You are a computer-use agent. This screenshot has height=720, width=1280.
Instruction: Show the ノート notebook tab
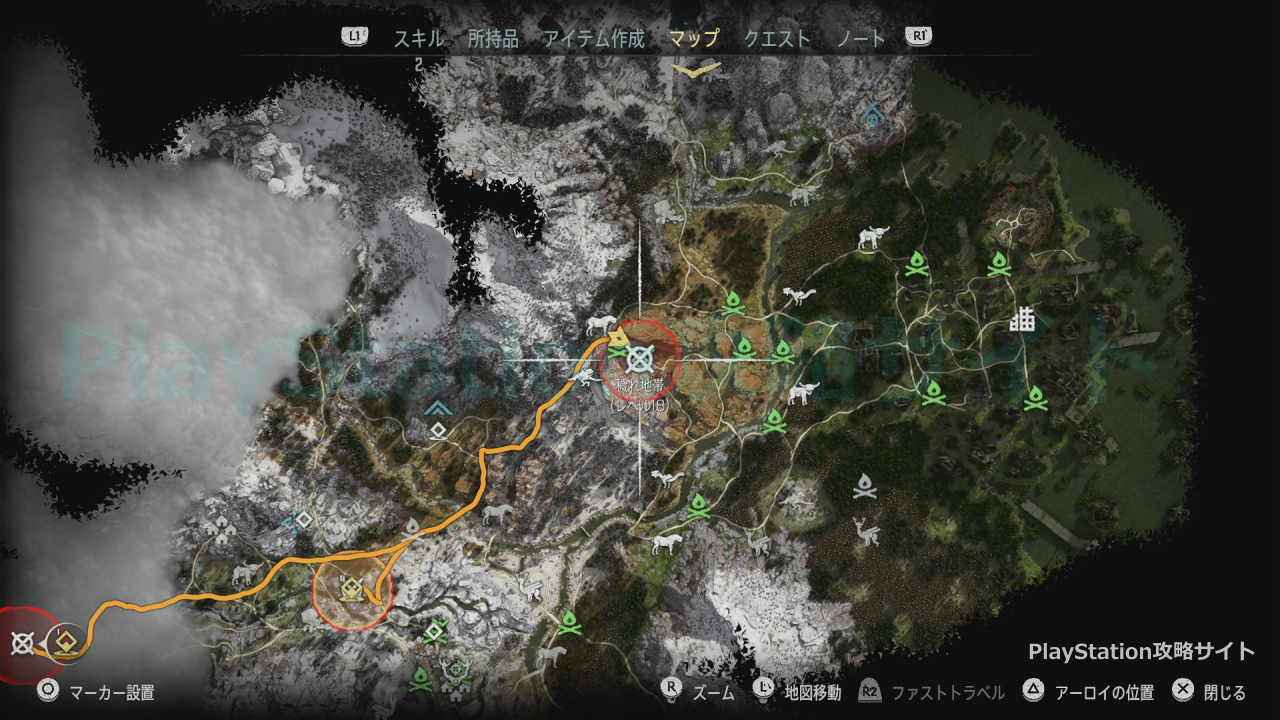pyautogui.click(x=861, y=39)
